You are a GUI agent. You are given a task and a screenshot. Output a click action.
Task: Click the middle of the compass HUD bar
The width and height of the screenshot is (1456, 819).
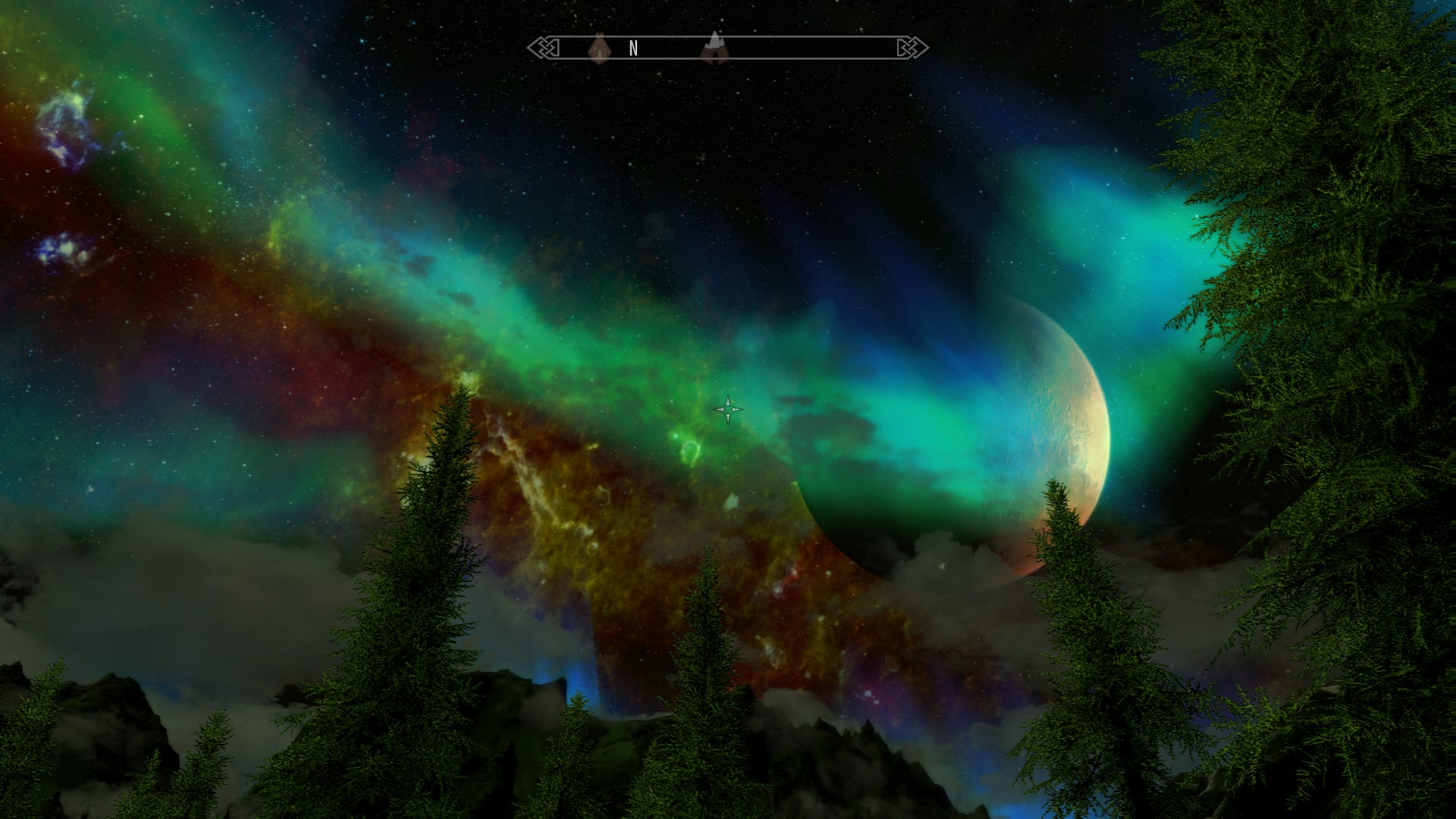(728, 48)
